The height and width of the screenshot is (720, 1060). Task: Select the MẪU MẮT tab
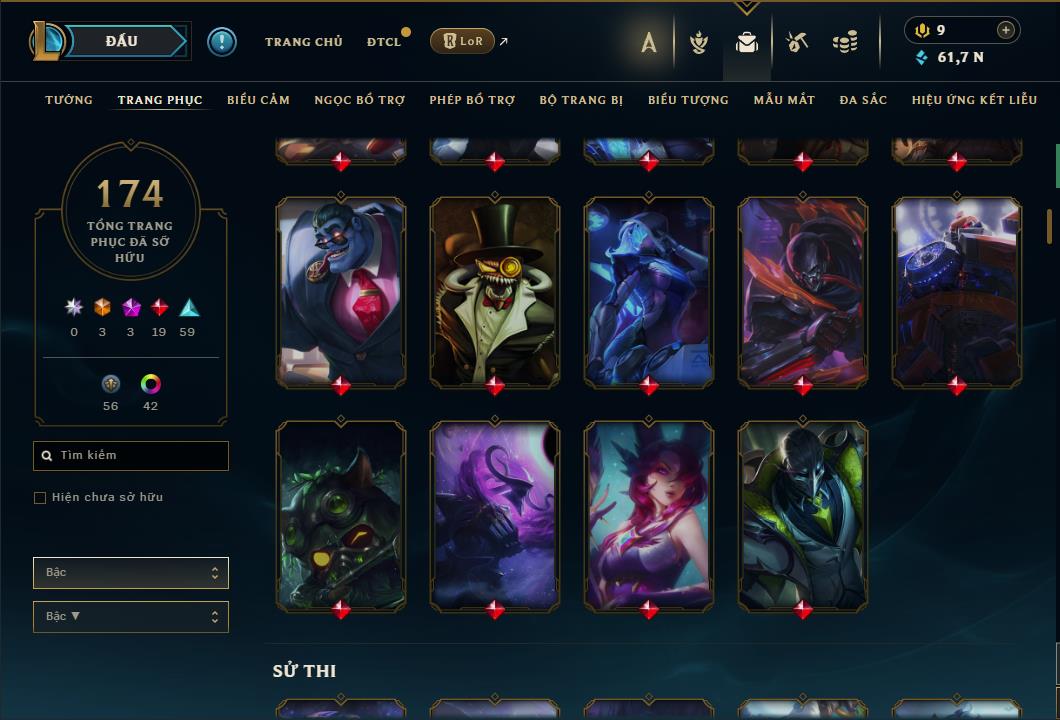tap(784, 100)
